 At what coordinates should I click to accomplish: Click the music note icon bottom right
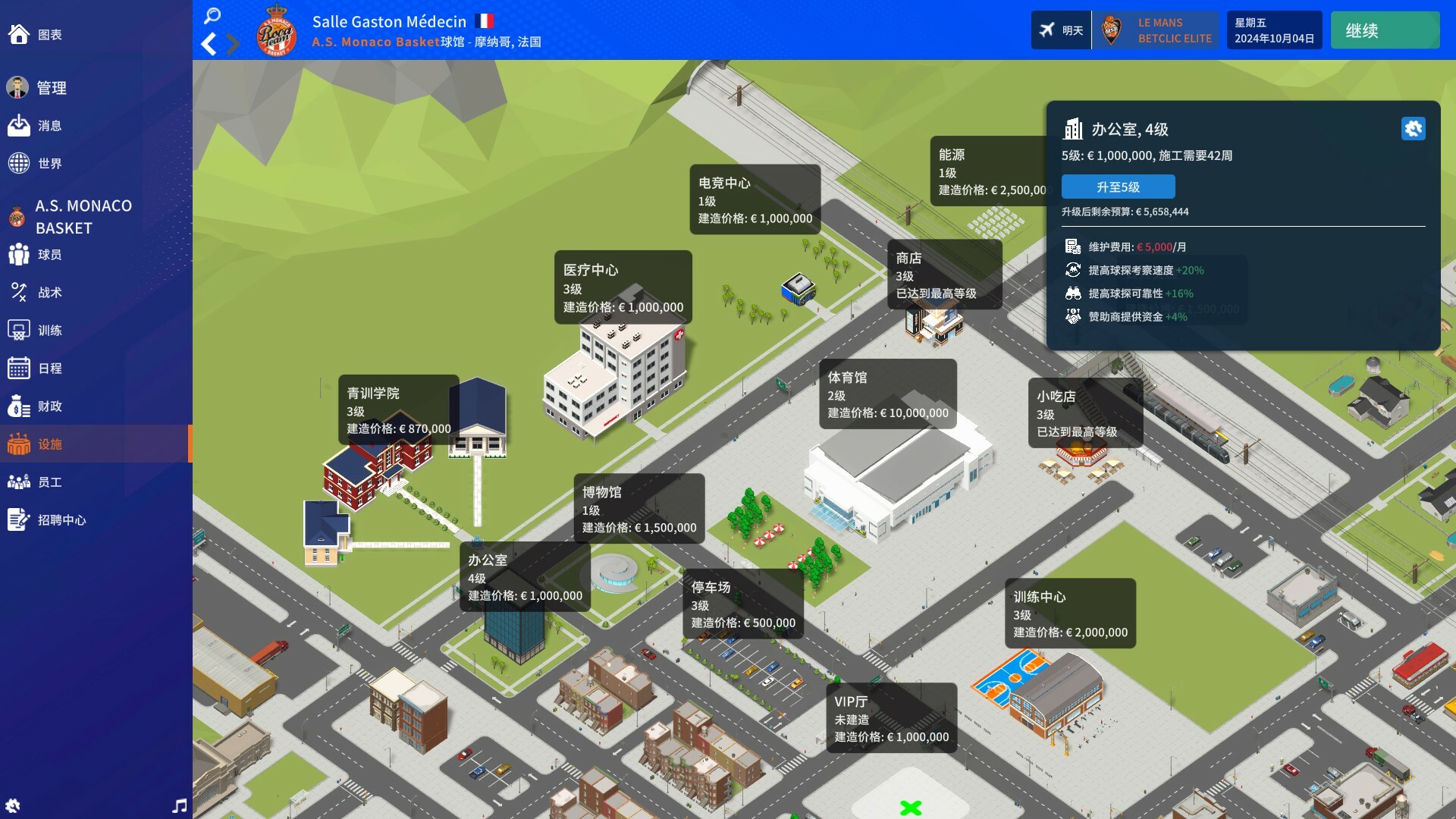[180, 806]
